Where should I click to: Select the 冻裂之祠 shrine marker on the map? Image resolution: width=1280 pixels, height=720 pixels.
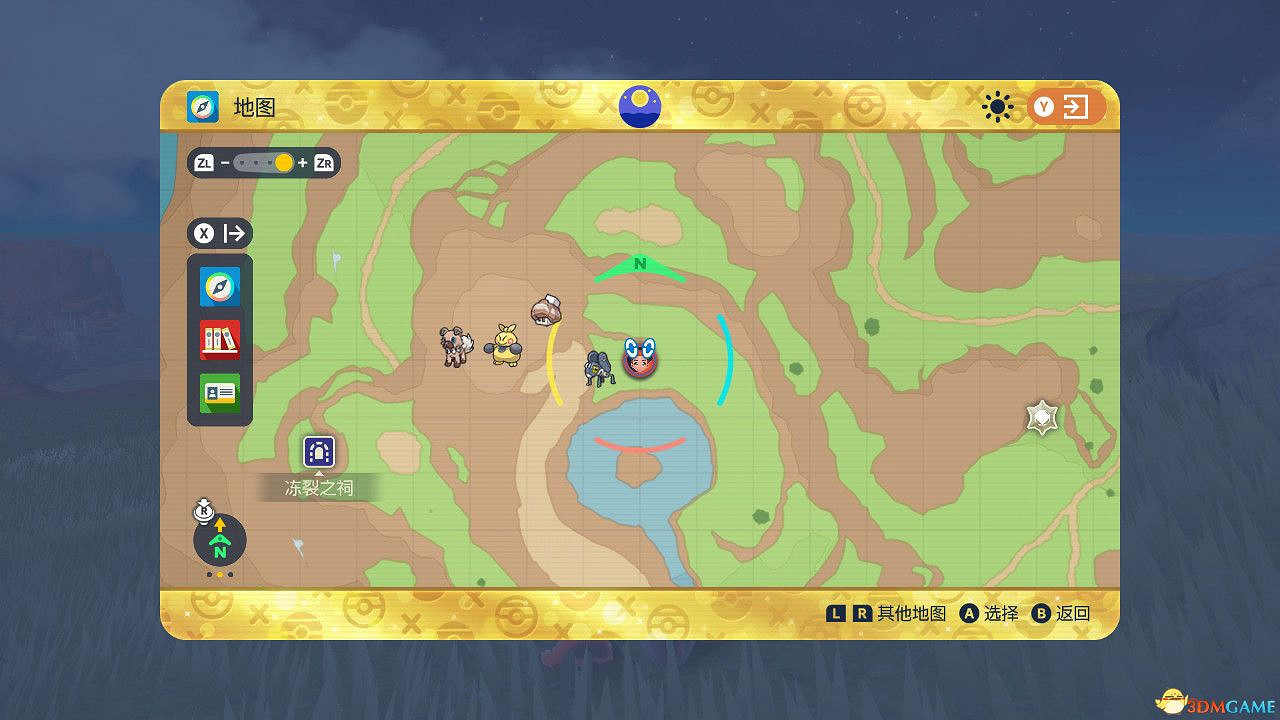pyautogui.click(x=318, y=452)
